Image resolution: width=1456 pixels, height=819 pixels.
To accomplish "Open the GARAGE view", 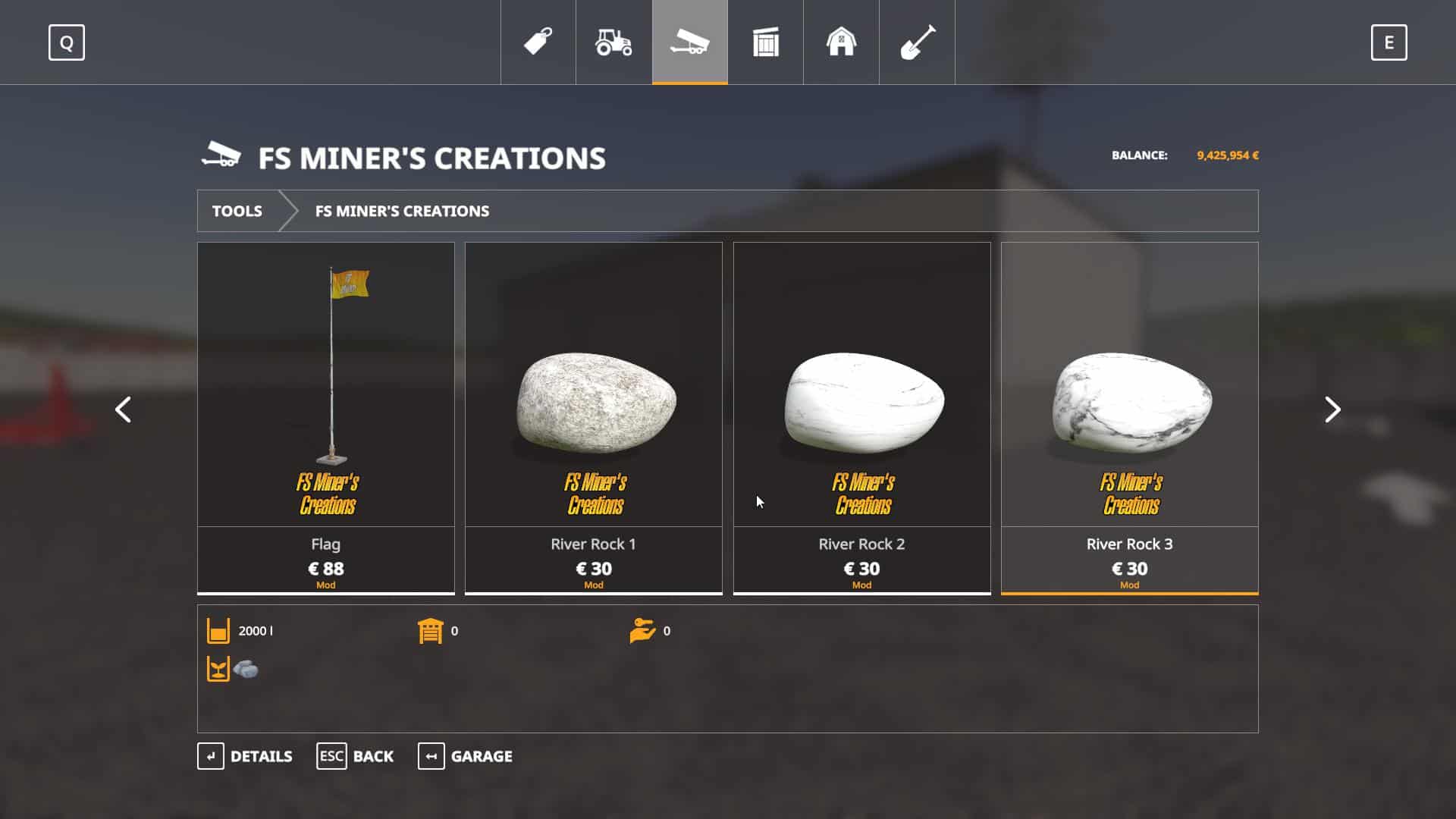I will [465, 756].
